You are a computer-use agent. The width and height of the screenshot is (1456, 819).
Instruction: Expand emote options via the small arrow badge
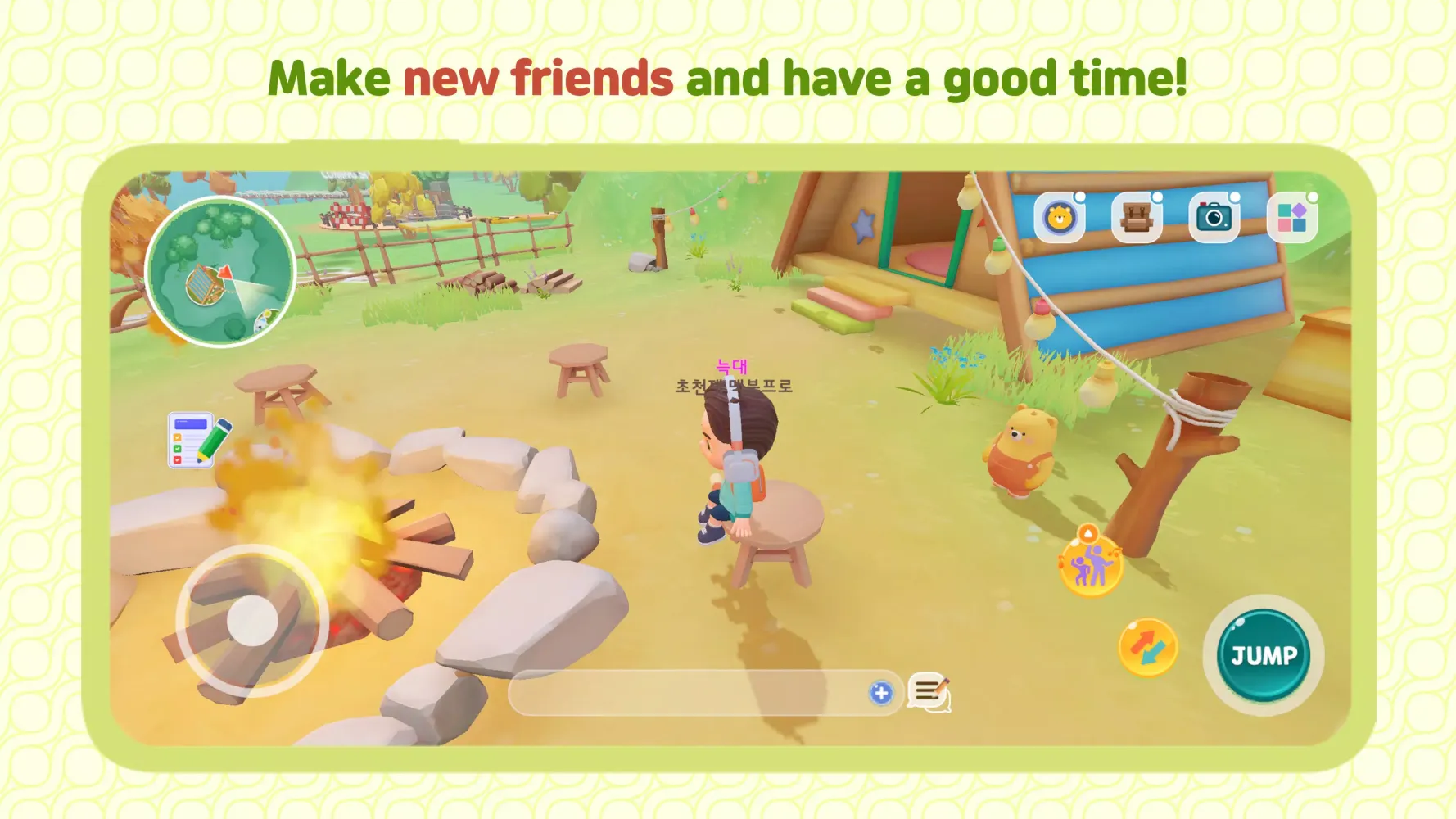1089,533
